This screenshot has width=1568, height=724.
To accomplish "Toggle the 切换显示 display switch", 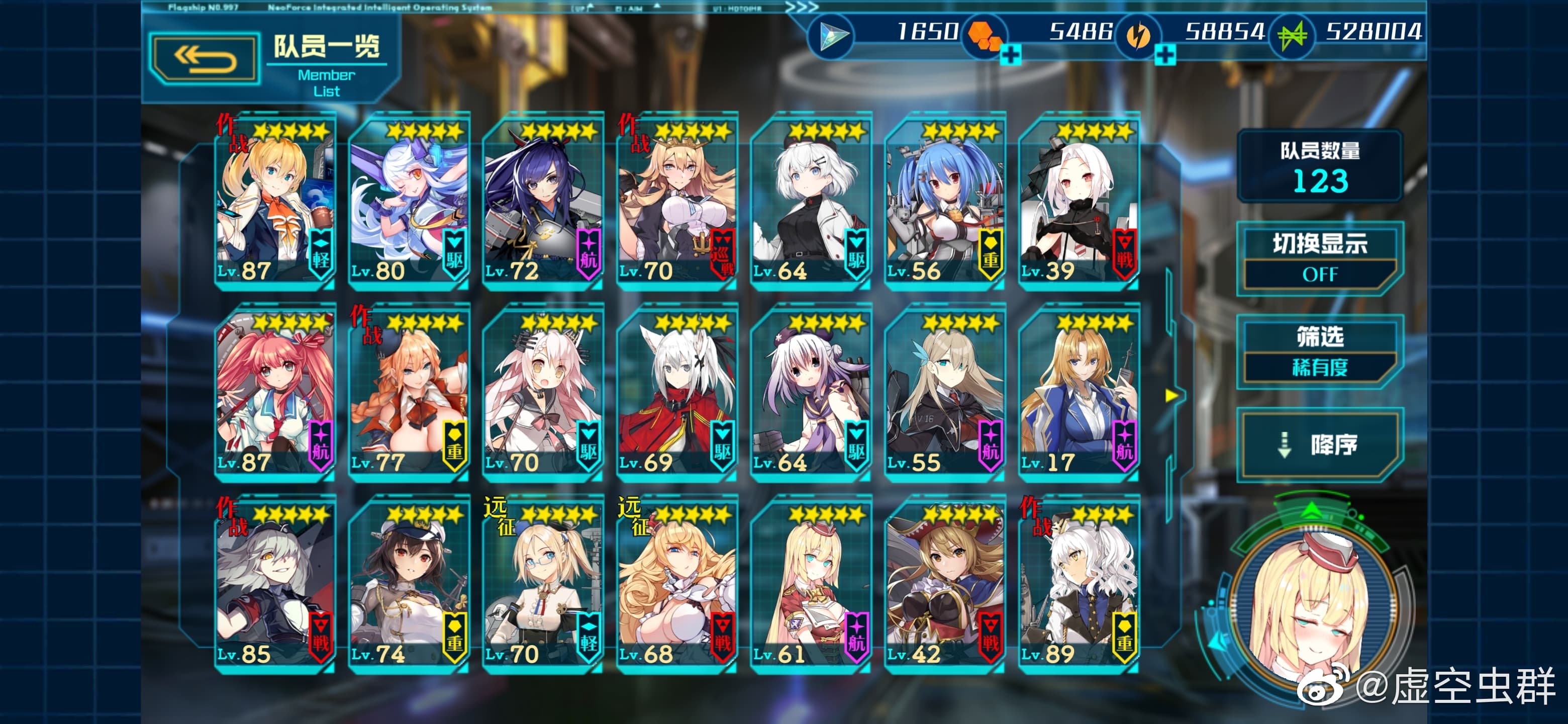I will pos(1319,259).
